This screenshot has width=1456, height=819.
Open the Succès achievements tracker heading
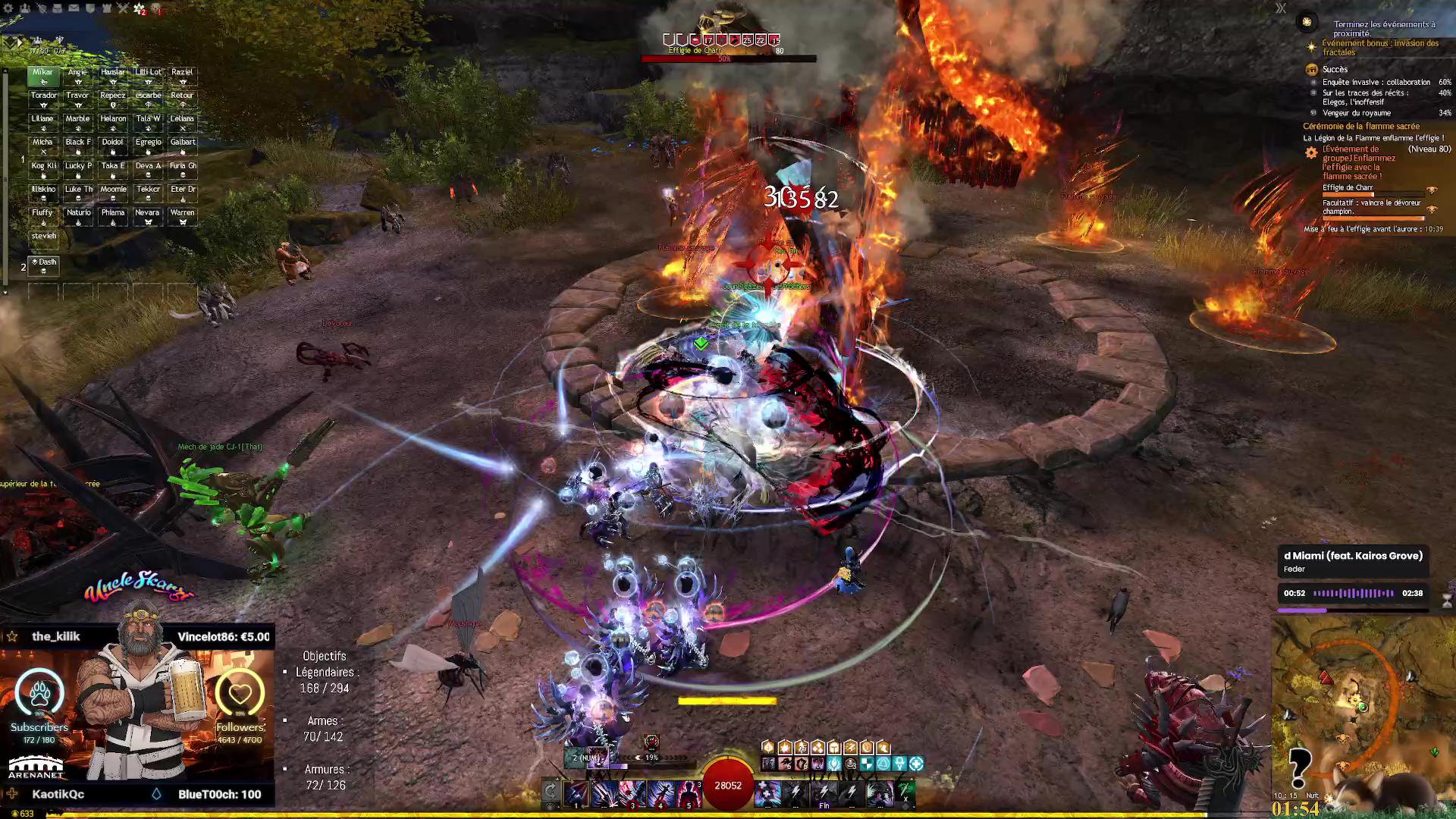(x=1335, y=69)
